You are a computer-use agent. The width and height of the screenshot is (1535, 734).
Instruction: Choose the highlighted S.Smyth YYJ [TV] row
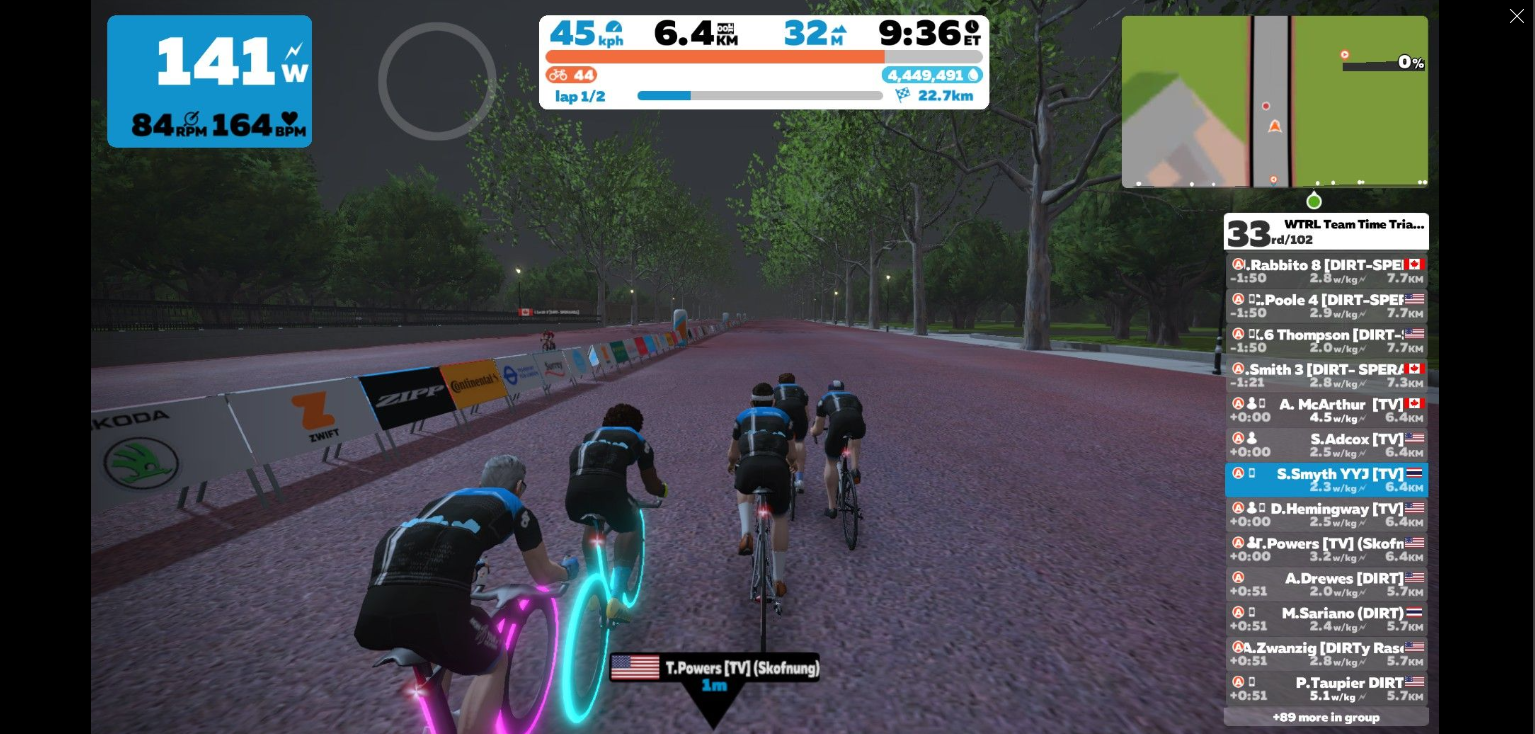click(1326, 480)
